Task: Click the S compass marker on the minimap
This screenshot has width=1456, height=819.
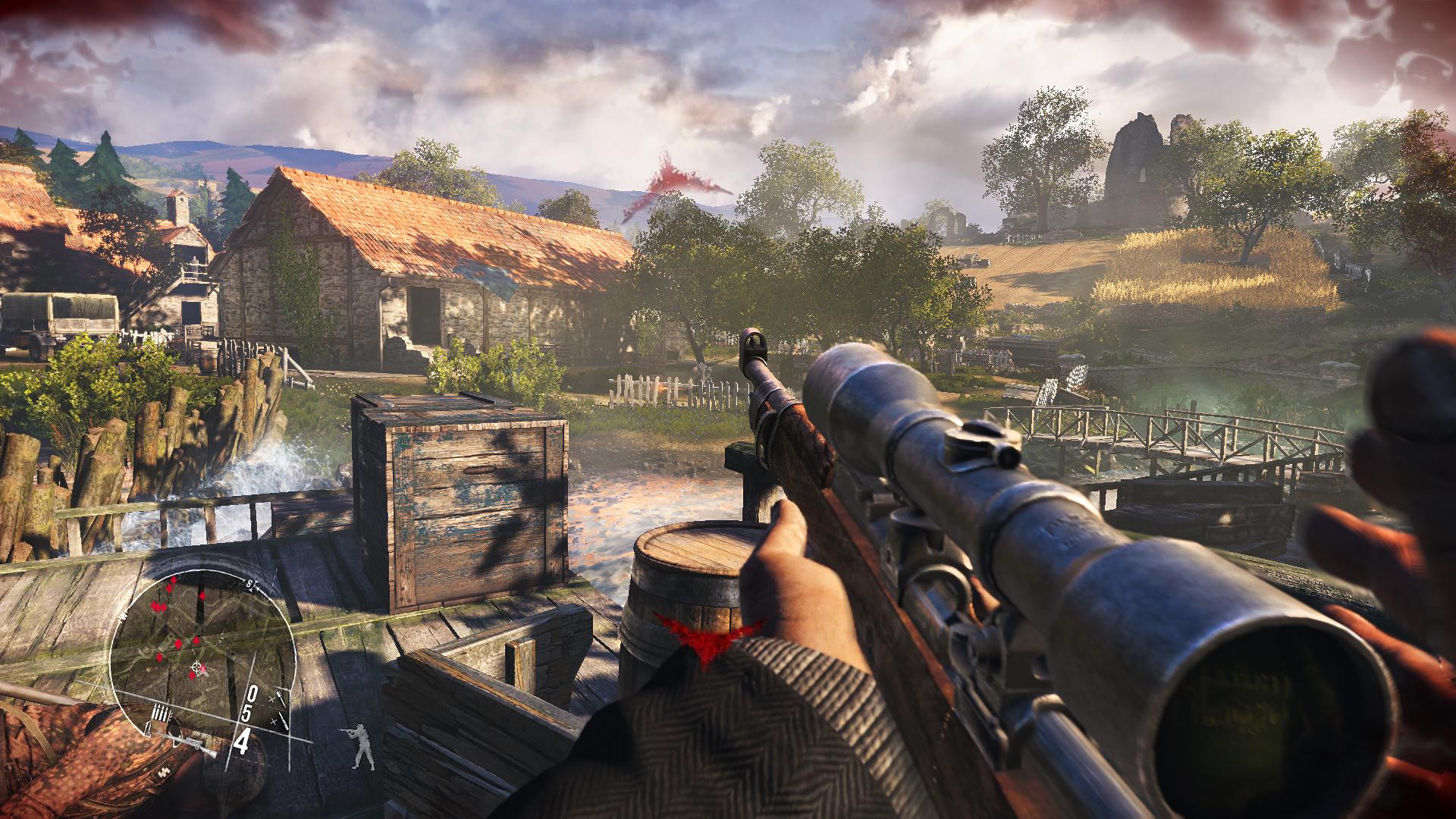Action: point(250,584)
